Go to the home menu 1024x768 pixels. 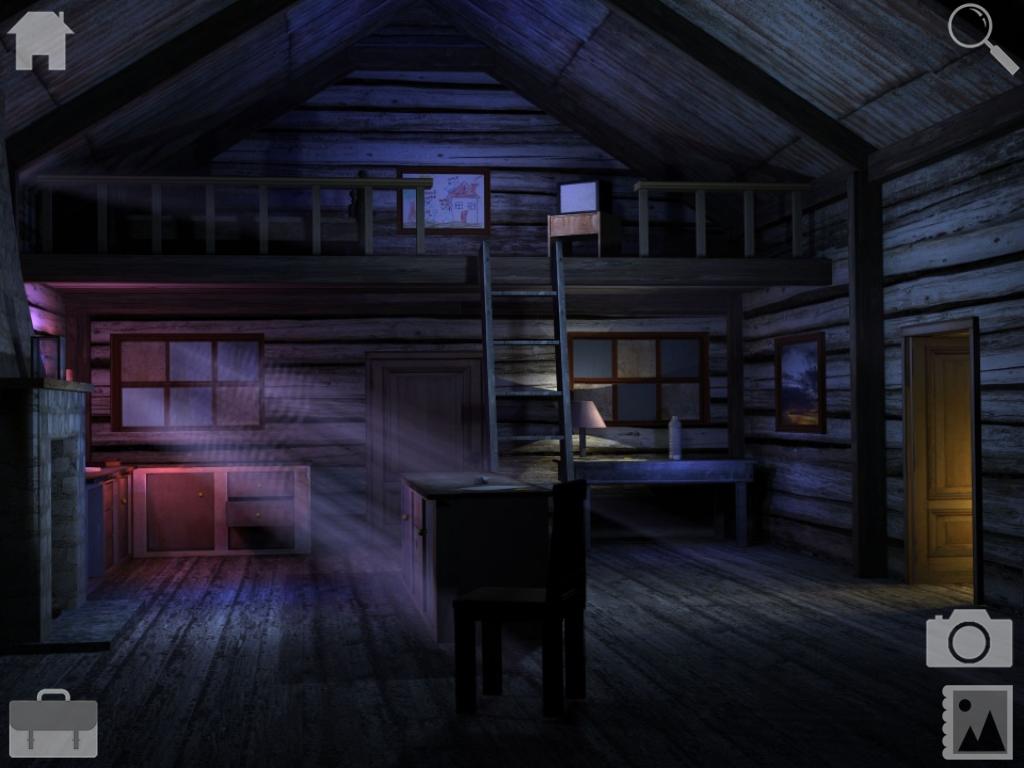coord(40,41)
